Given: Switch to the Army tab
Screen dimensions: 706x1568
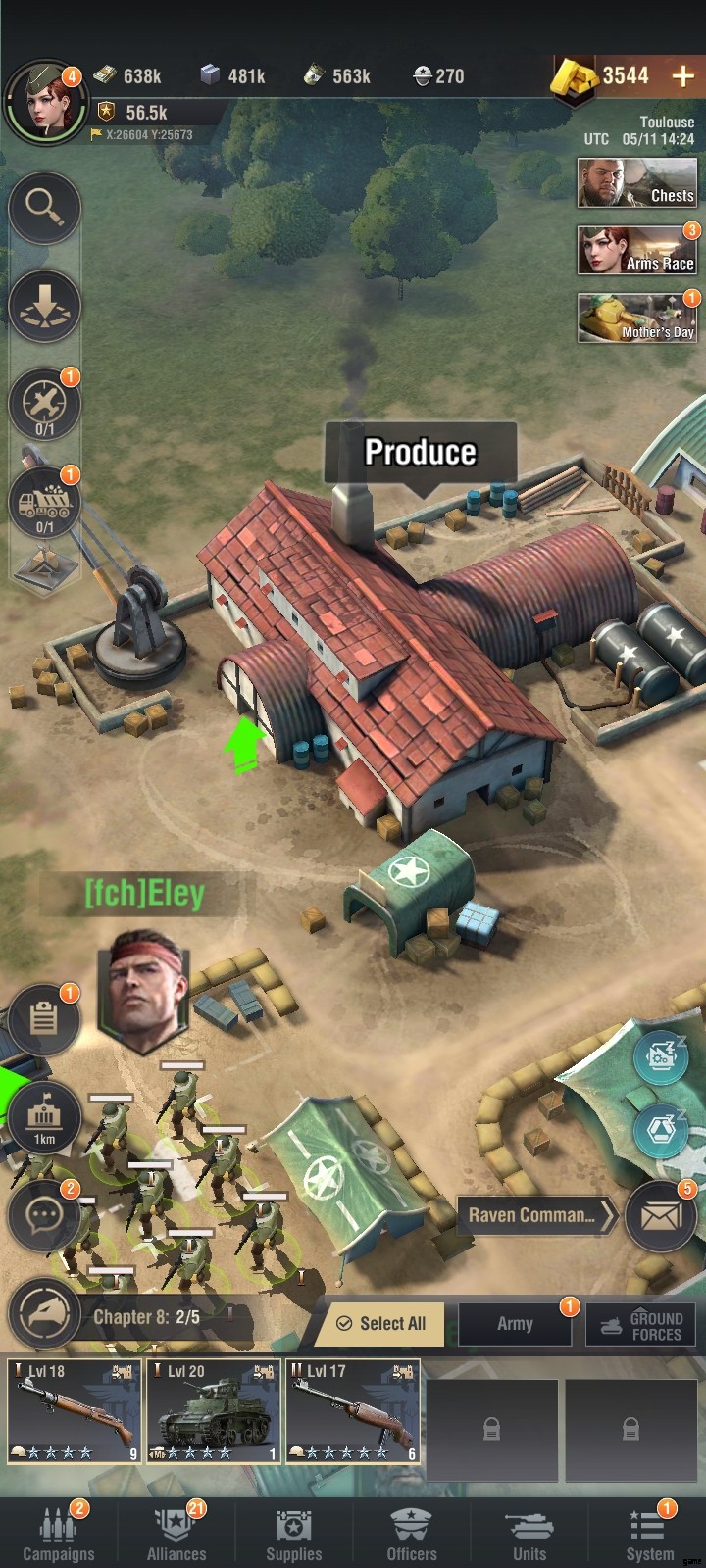Looking at the screenshot, I should point(515,1323).
